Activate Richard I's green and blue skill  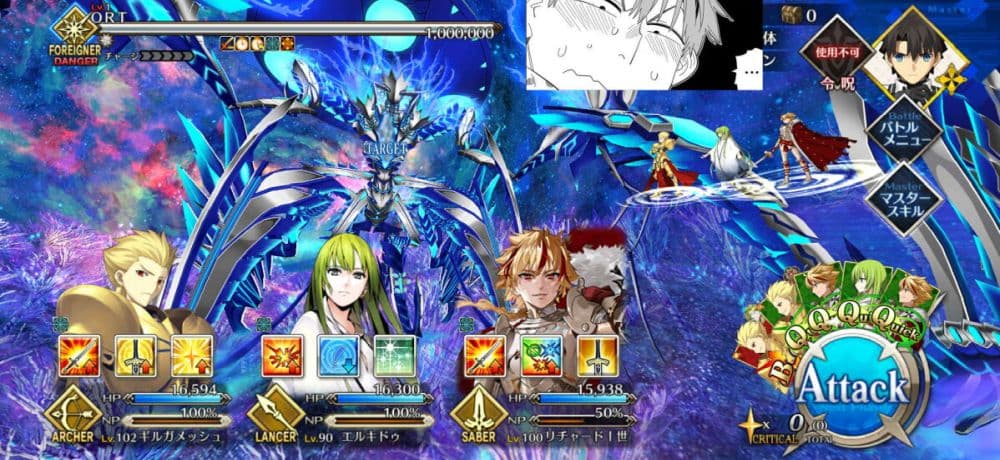coord(539,355)
